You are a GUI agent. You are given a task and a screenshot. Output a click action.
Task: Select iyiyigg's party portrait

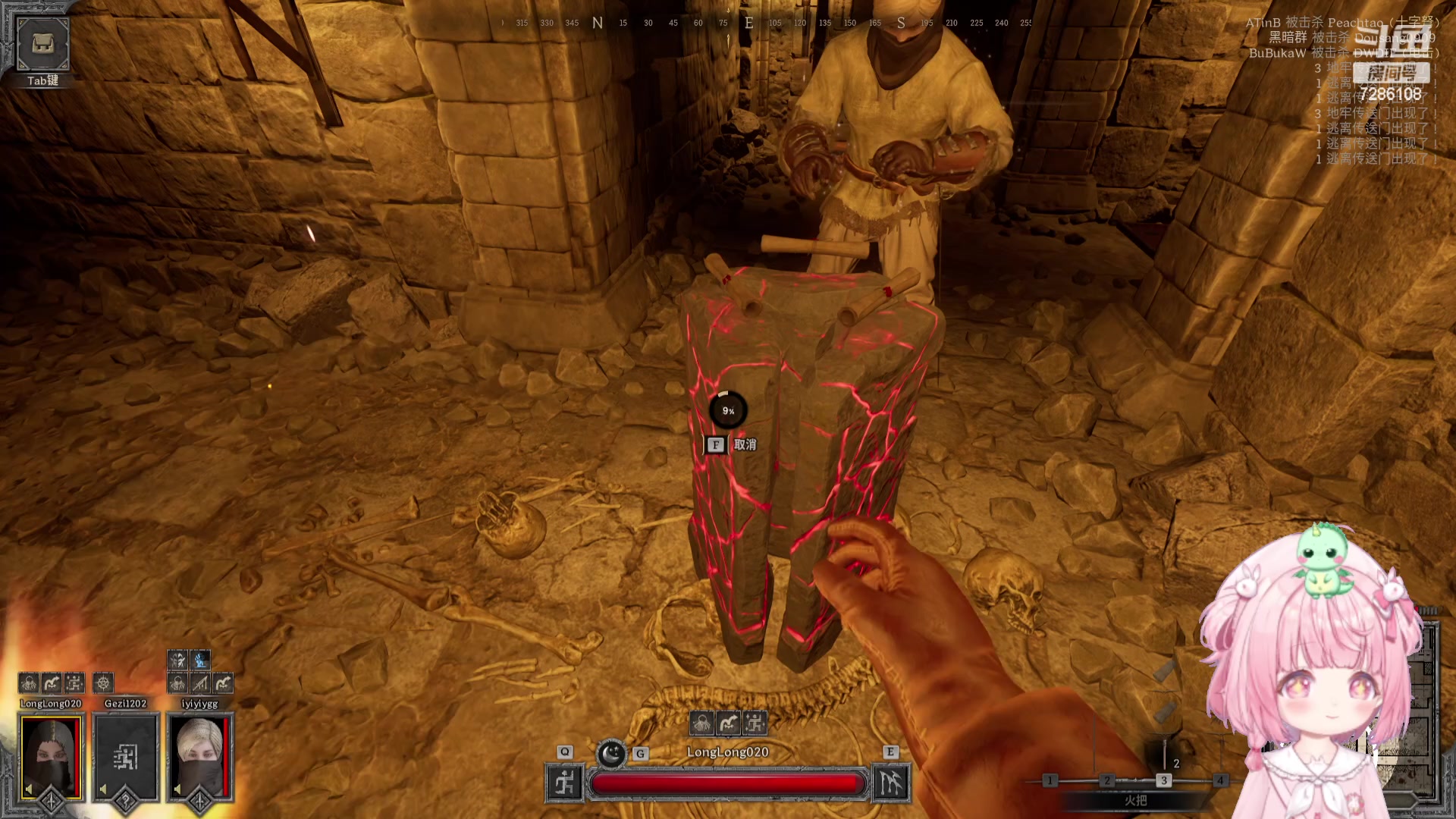[200, 757]
